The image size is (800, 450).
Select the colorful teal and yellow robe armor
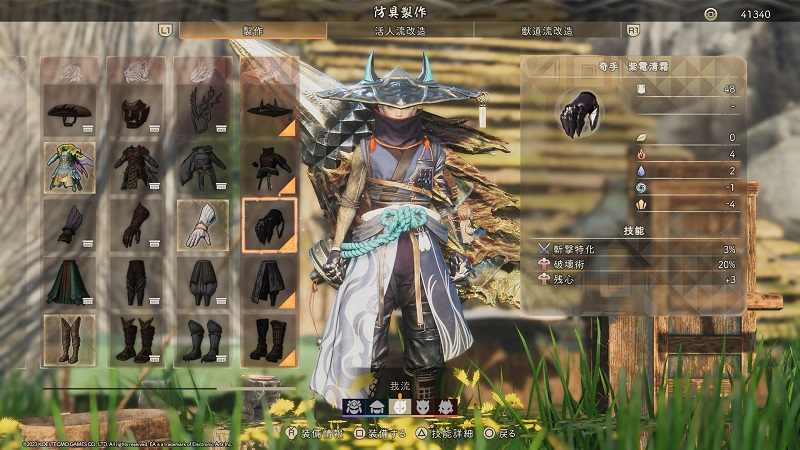click(70, 167)
